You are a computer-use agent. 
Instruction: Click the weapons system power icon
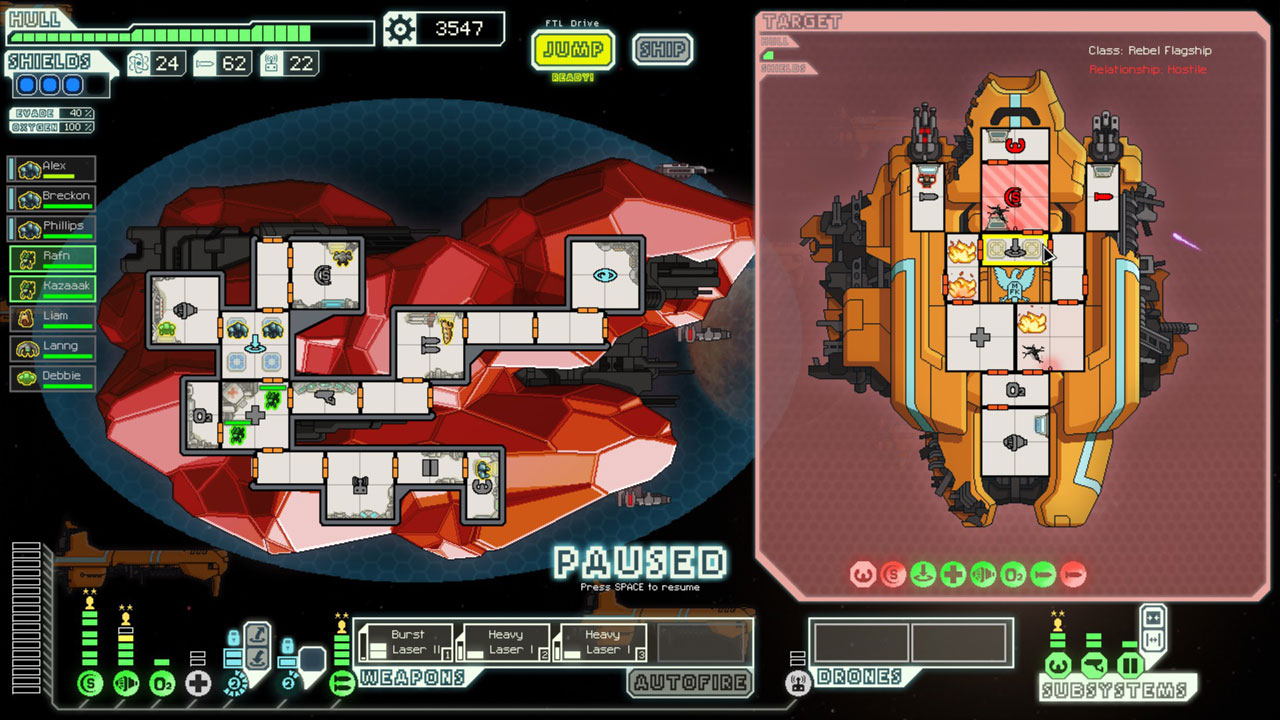(x=342, y=684)
